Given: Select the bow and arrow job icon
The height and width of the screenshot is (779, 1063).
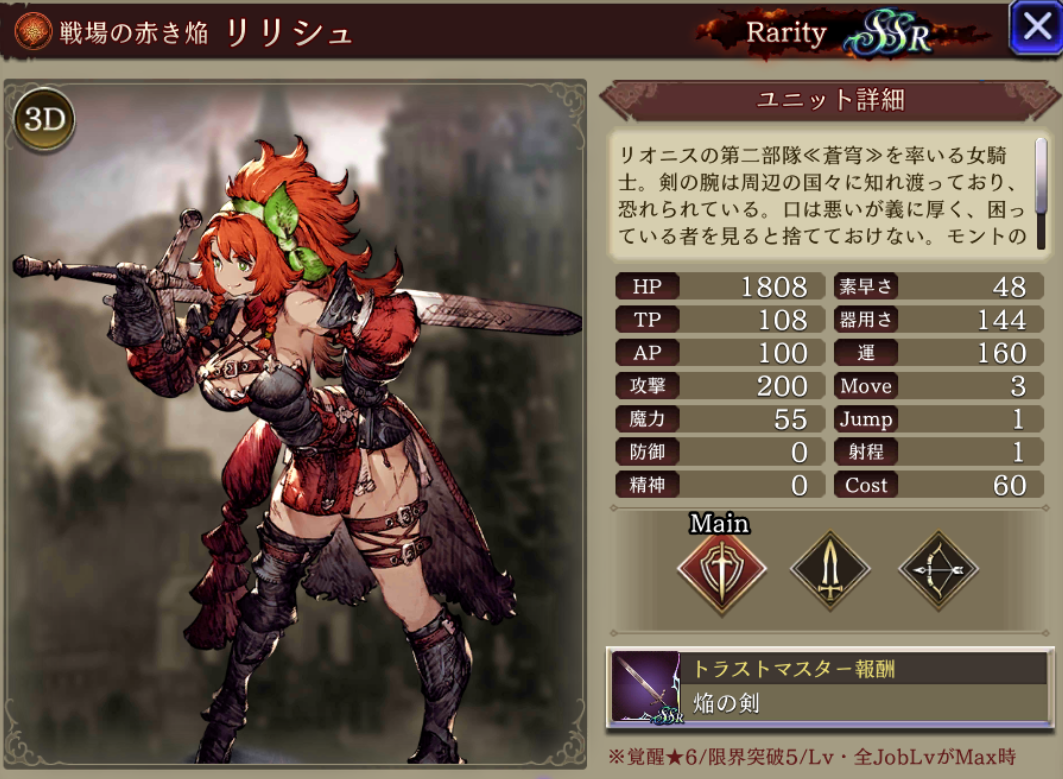Looking at the screenshot, I should click(938, 571).
